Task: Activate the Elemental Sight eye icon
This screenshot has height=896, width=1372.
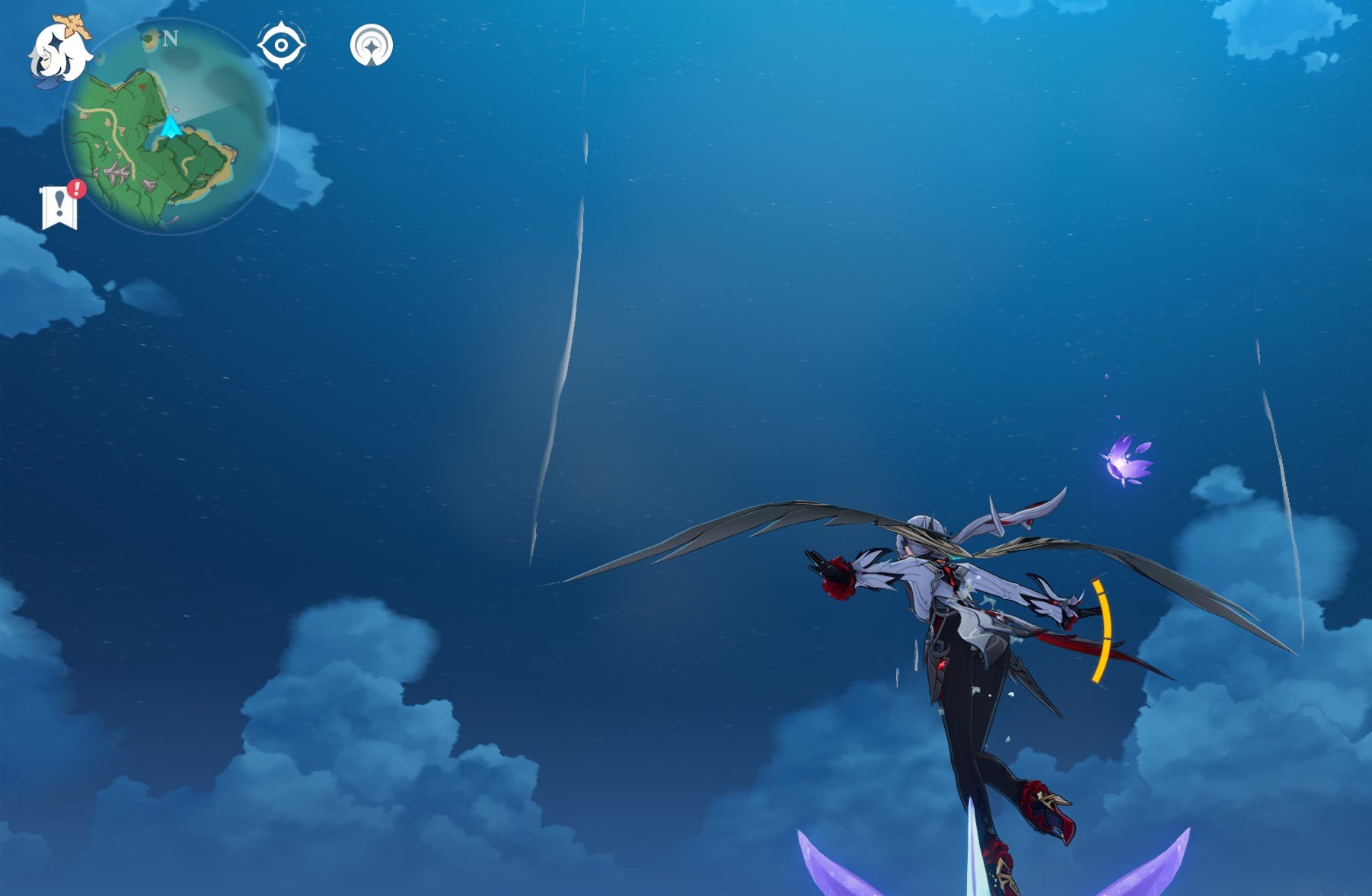Action: click(x=281, y=46)
